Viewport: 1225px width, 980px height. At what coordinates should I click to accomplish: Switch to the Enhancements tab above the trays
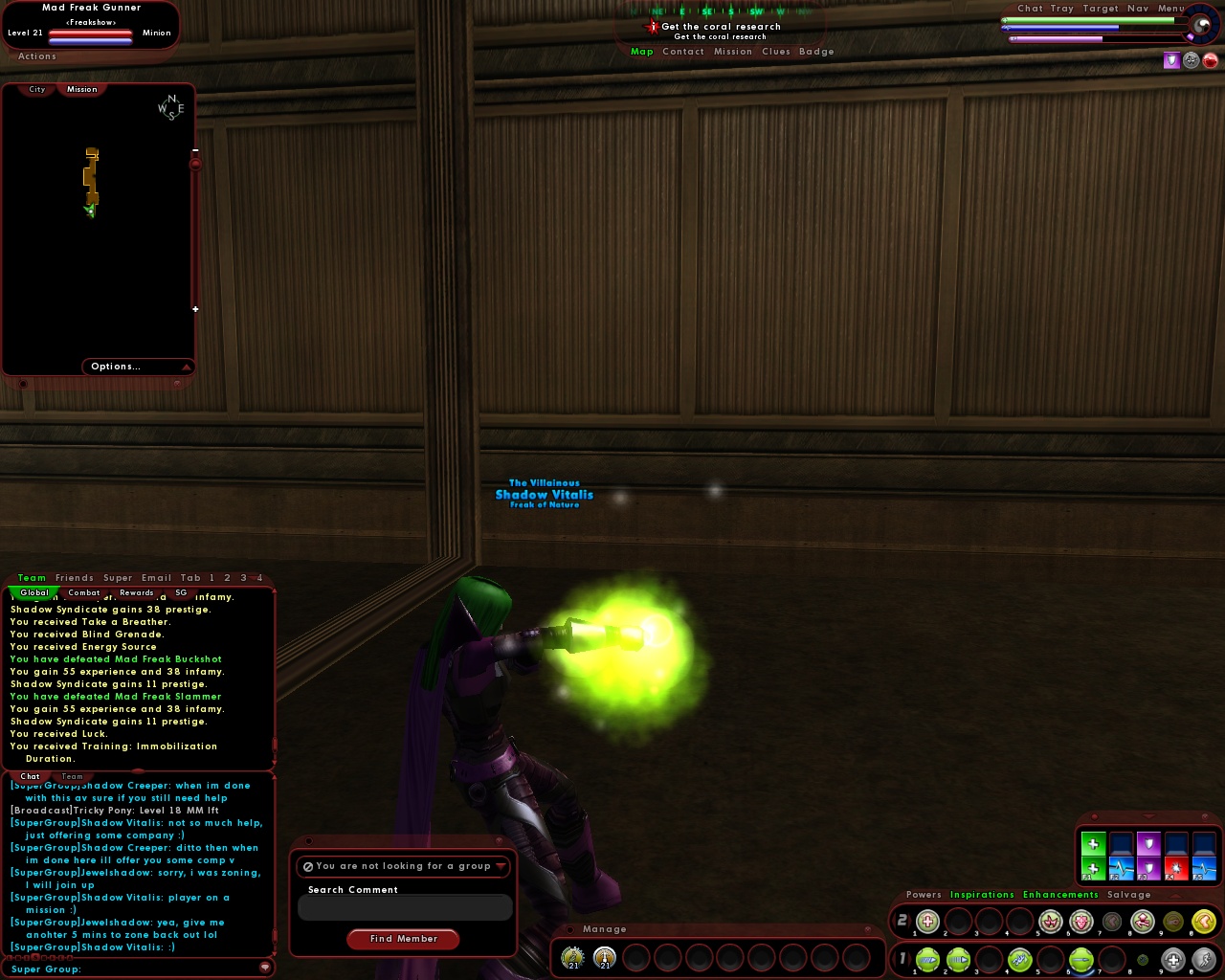(x=1060, y=894)
